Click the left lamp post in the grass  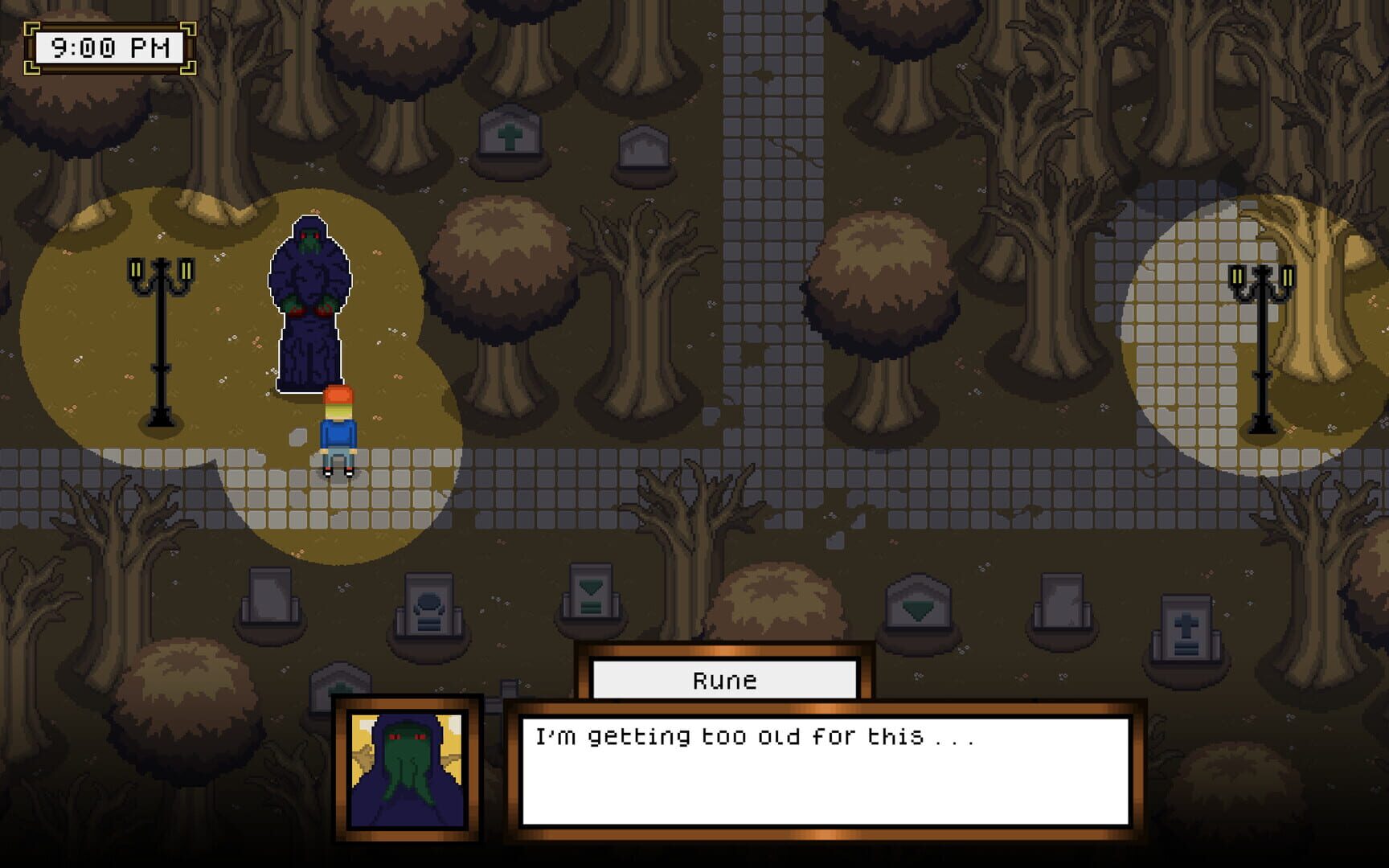pos(159,338)
